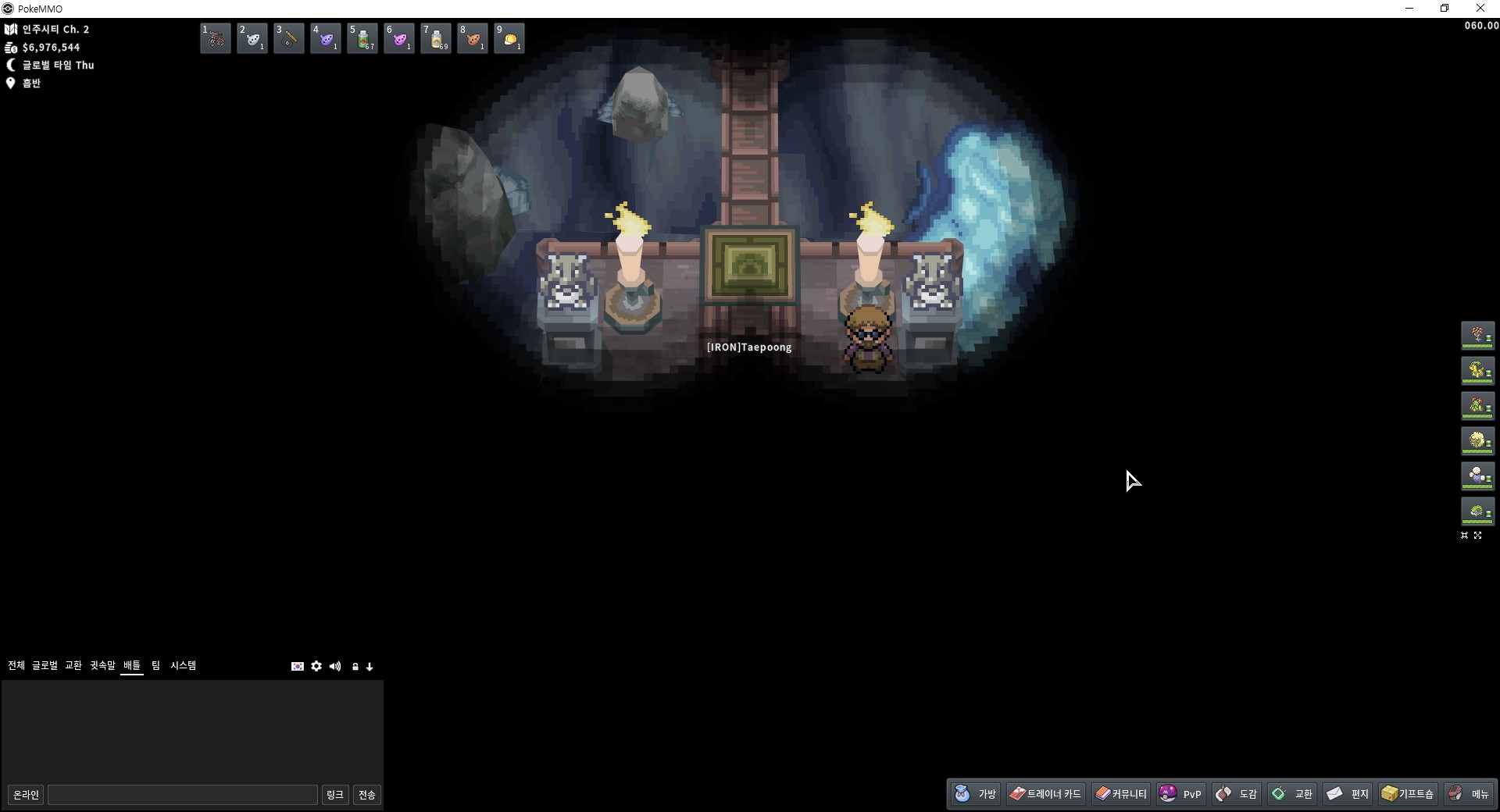
Task: Open the PvP menu
Action: point(1180,794)
